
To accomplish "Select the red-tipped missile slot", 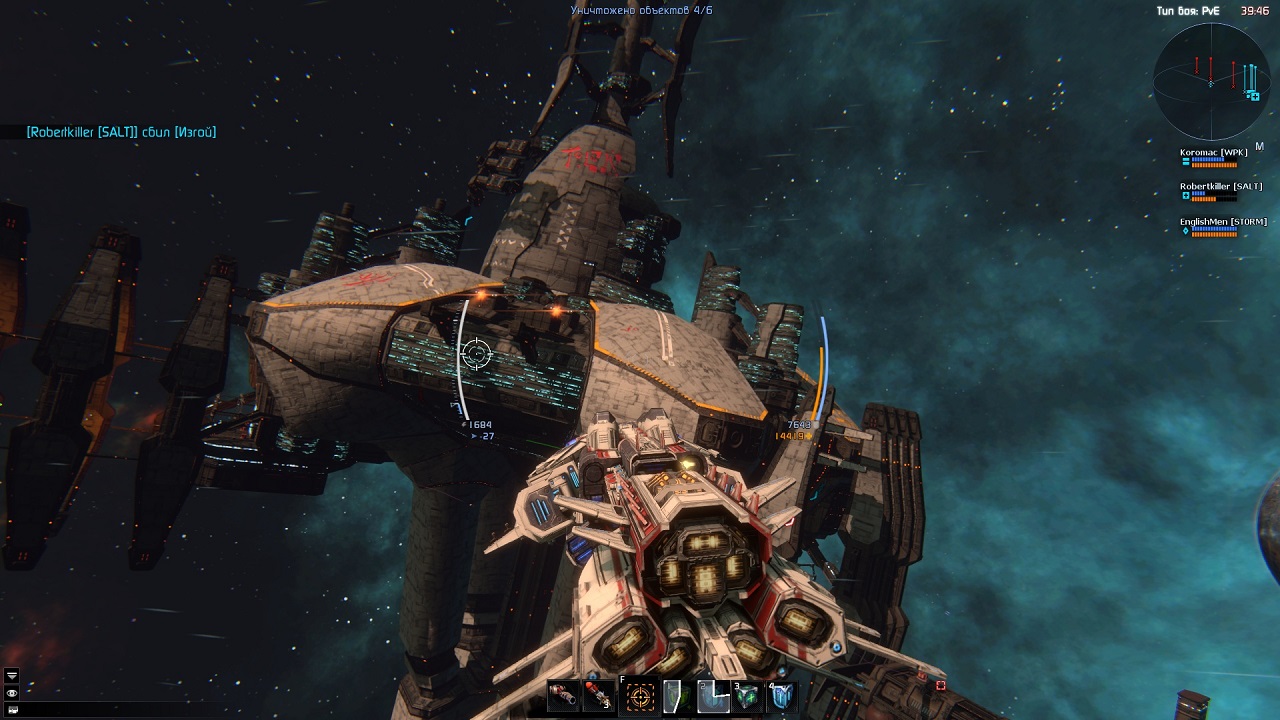I will click(598, 696).
